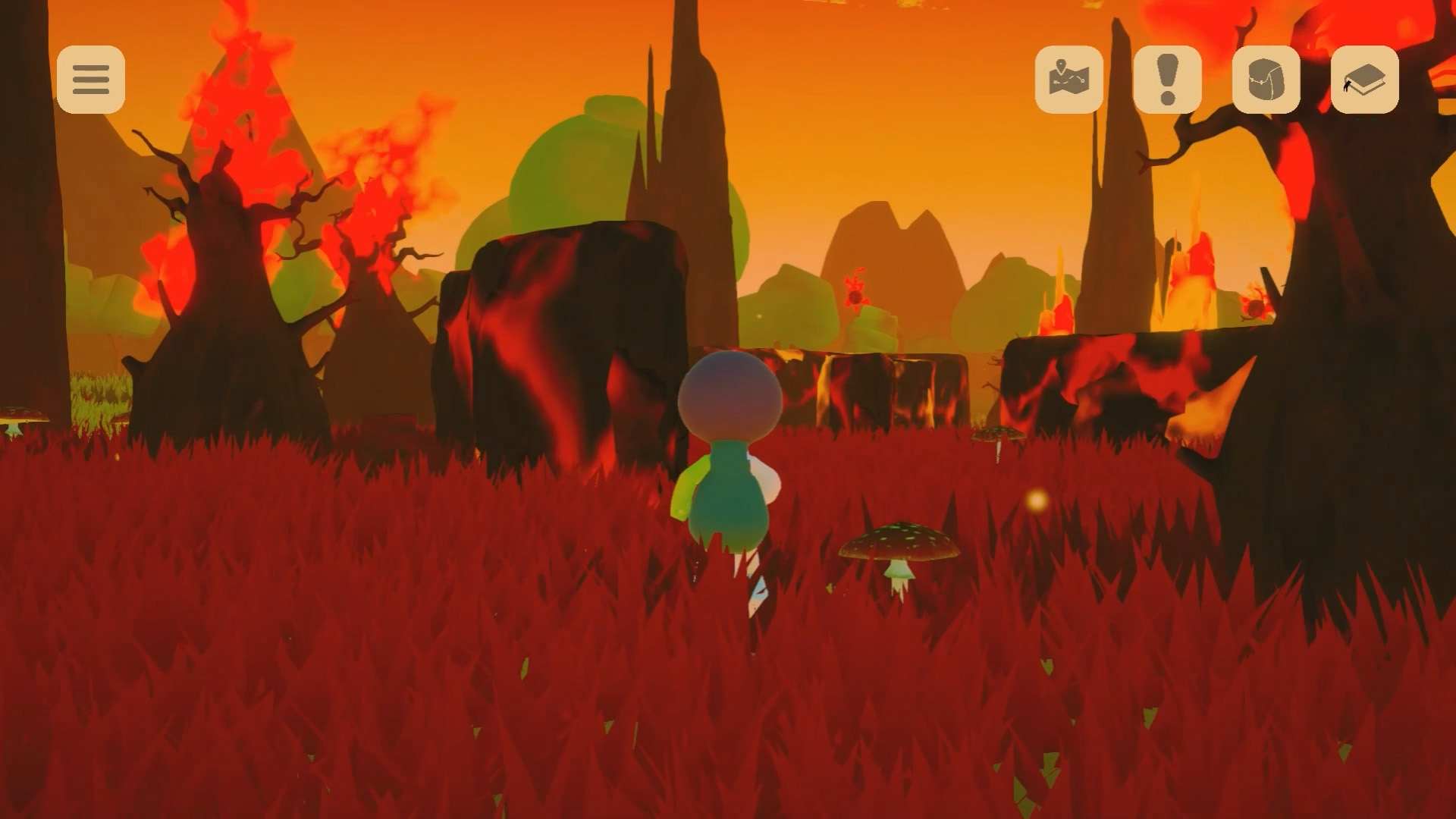This screenshot has width=1456, height=819.
Task: Open the world map
Action: 1068,80
